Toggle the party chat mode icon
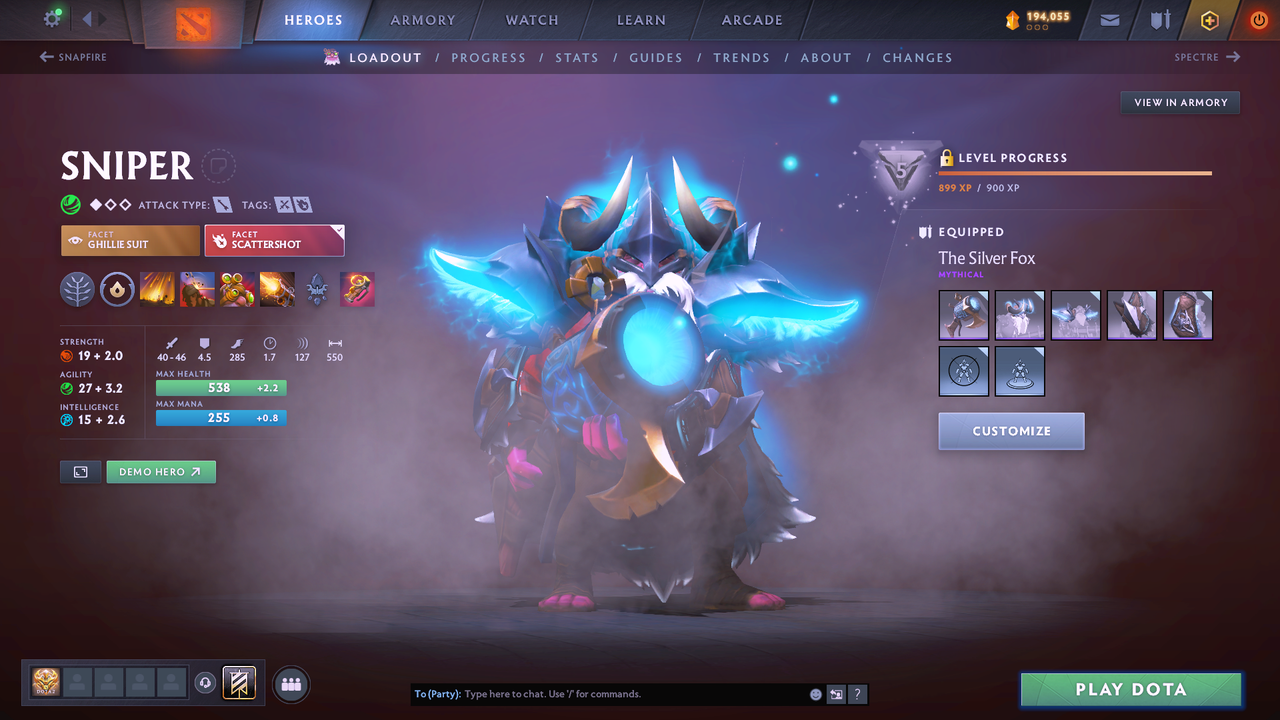 [x=836, y=693]
